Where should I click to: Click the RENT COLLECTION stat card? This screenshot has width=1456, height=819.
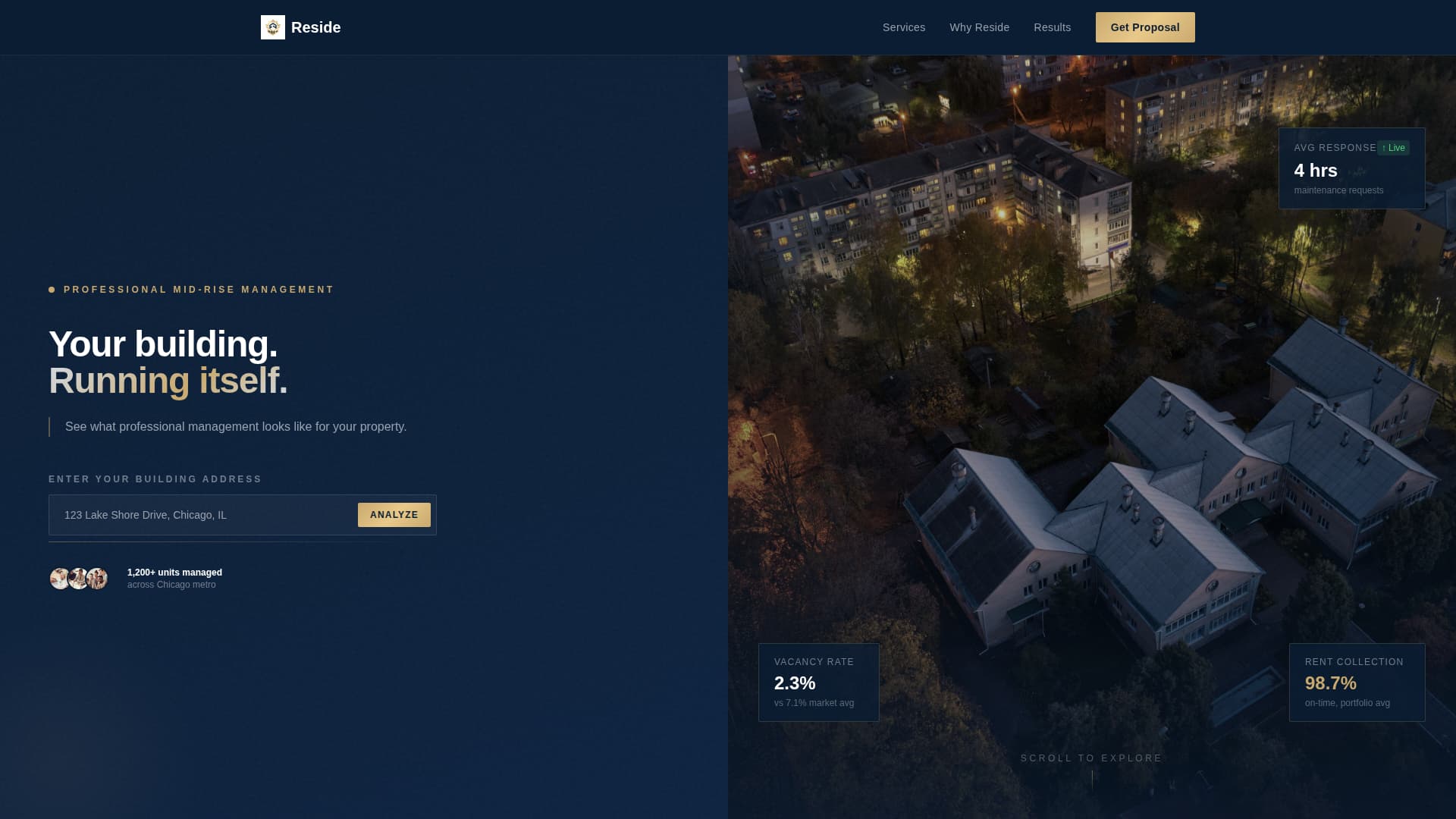pyautogui.click(x=1356, y=682)
